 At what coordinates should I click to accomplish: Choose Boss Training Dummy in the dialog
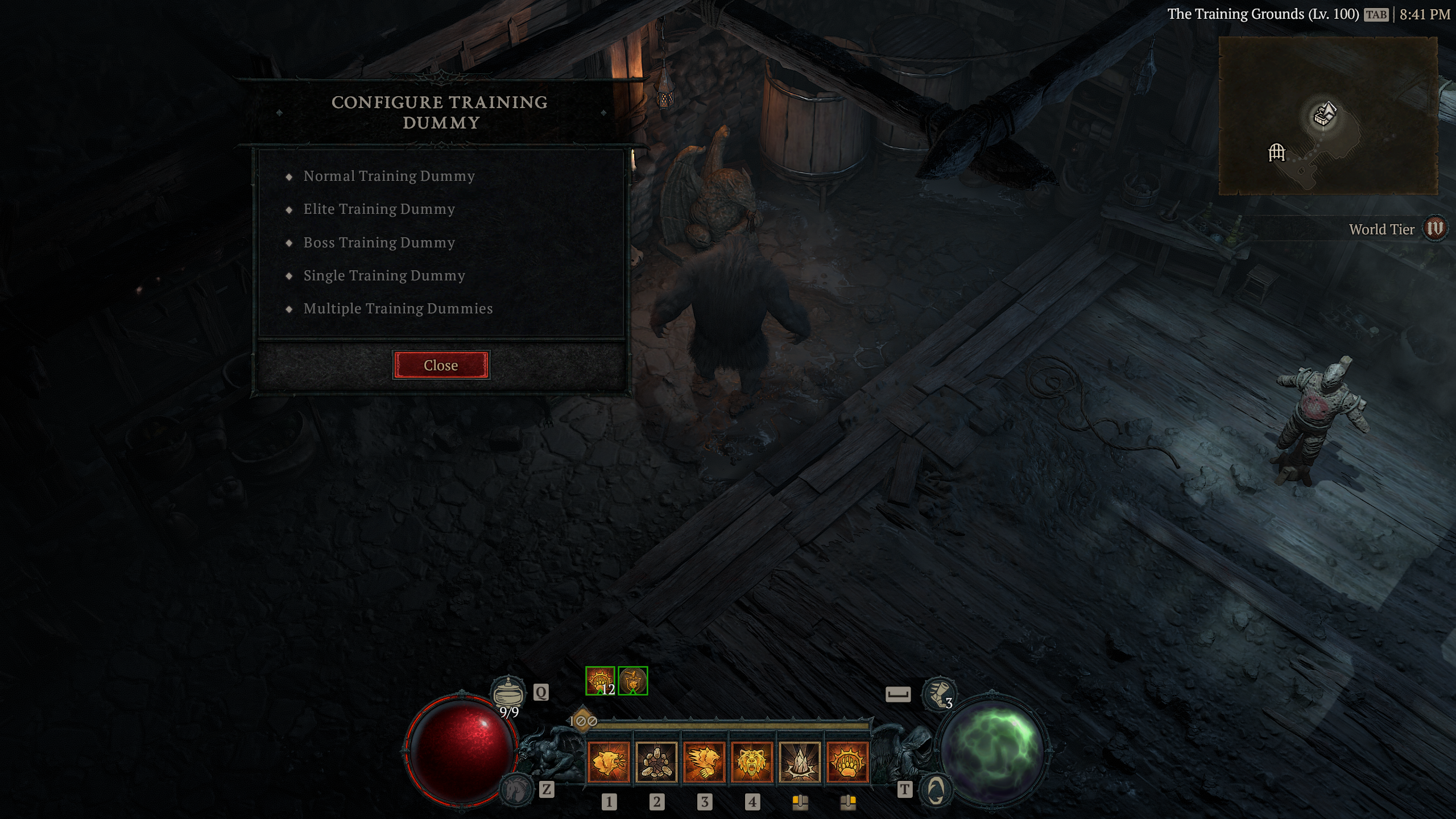(379, 242)
